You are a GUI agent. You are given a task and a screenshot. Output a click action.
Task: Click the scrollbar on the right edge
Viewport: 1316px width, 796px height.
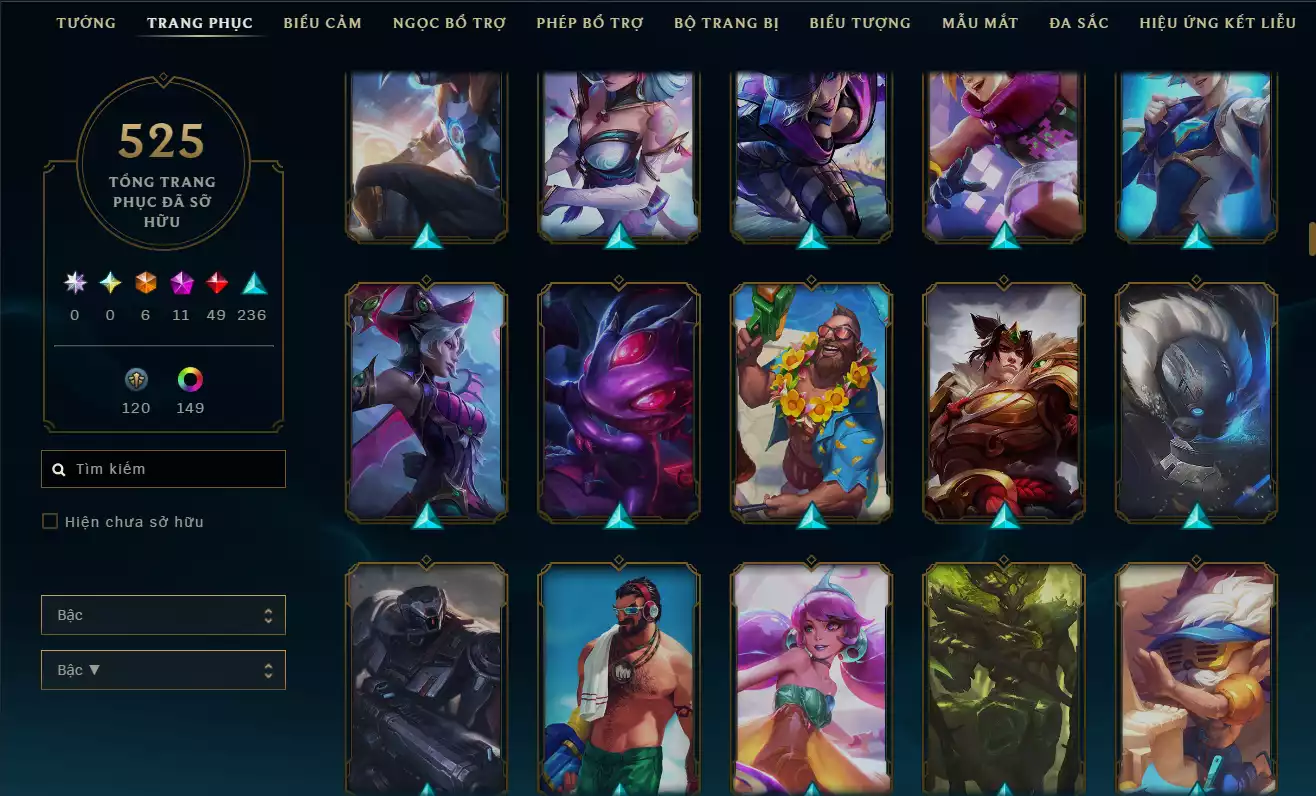(x=1309, y=238)
